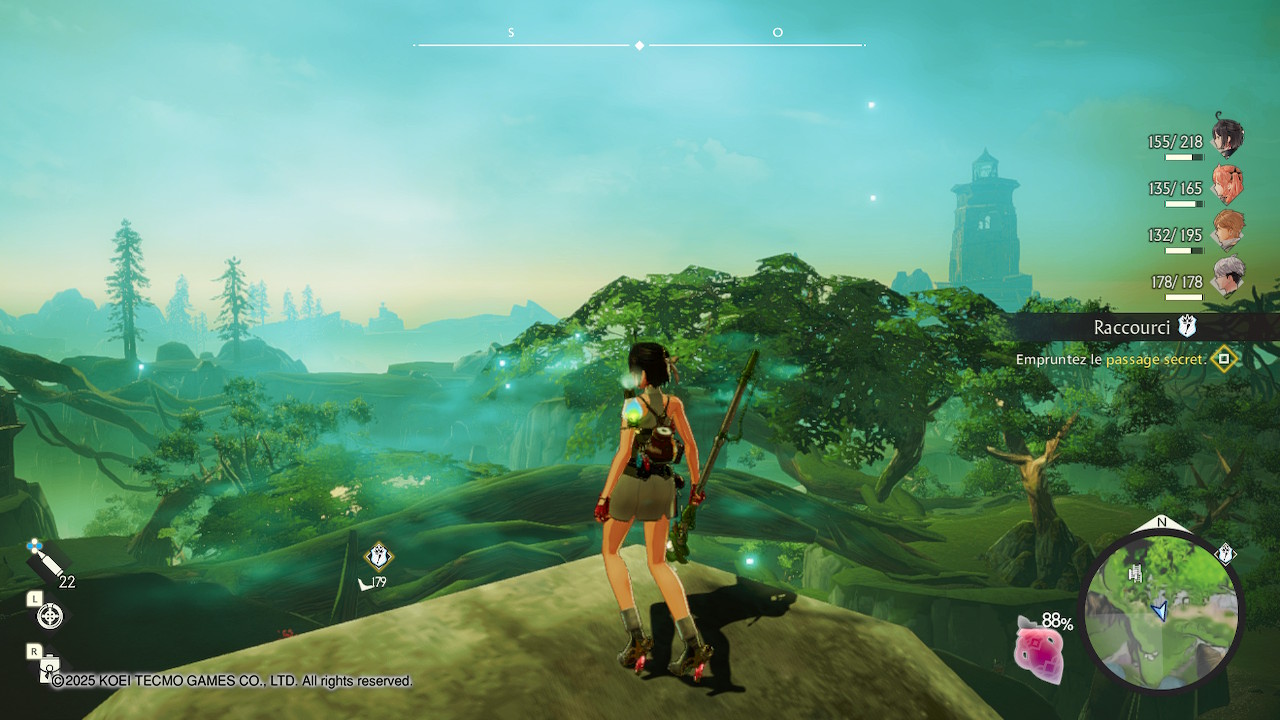Pick the silver-haired party member portrait

(x=1227, y=277)
